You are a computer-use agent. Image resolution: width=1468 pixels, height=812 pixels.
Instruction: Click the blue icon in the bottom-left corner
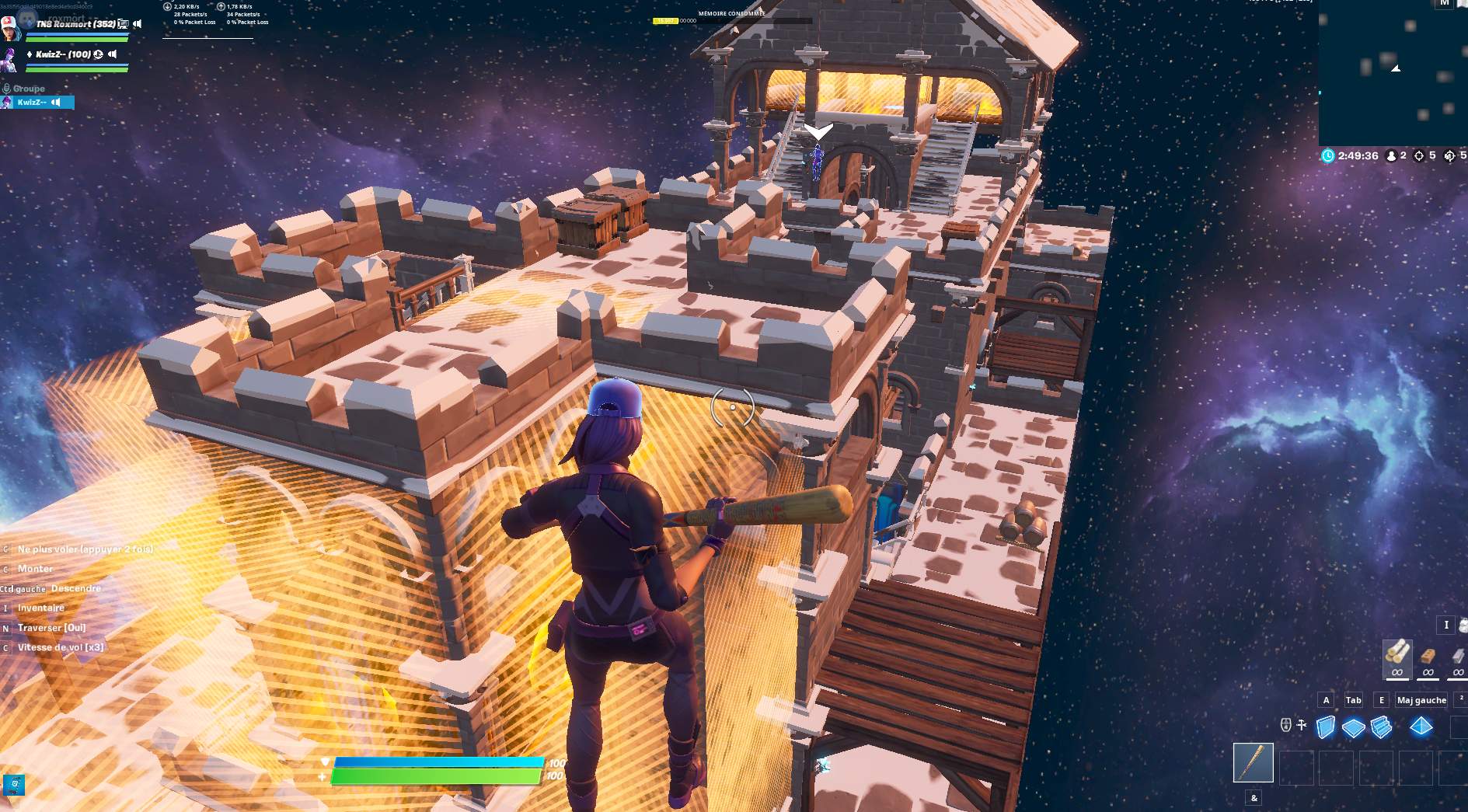[14, 785]
